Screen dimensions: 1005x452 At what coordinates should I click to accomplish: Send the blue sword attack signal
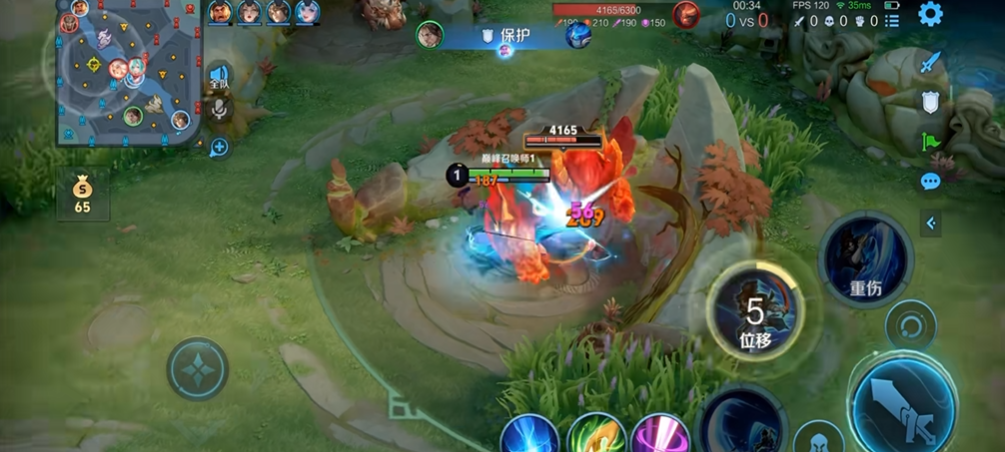tap(931, 62)
